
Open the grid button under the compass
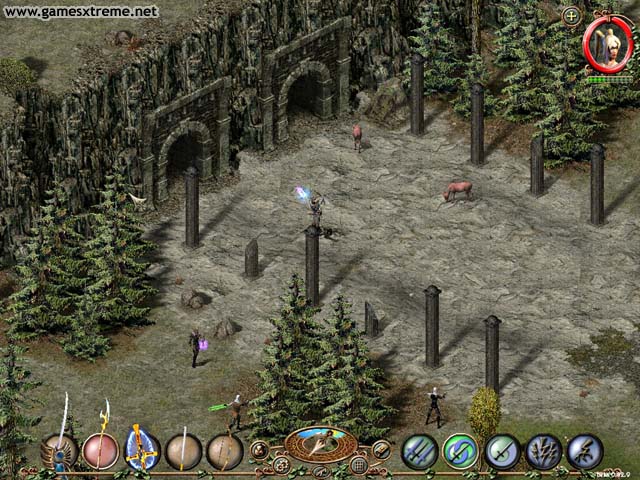[358, 465]
